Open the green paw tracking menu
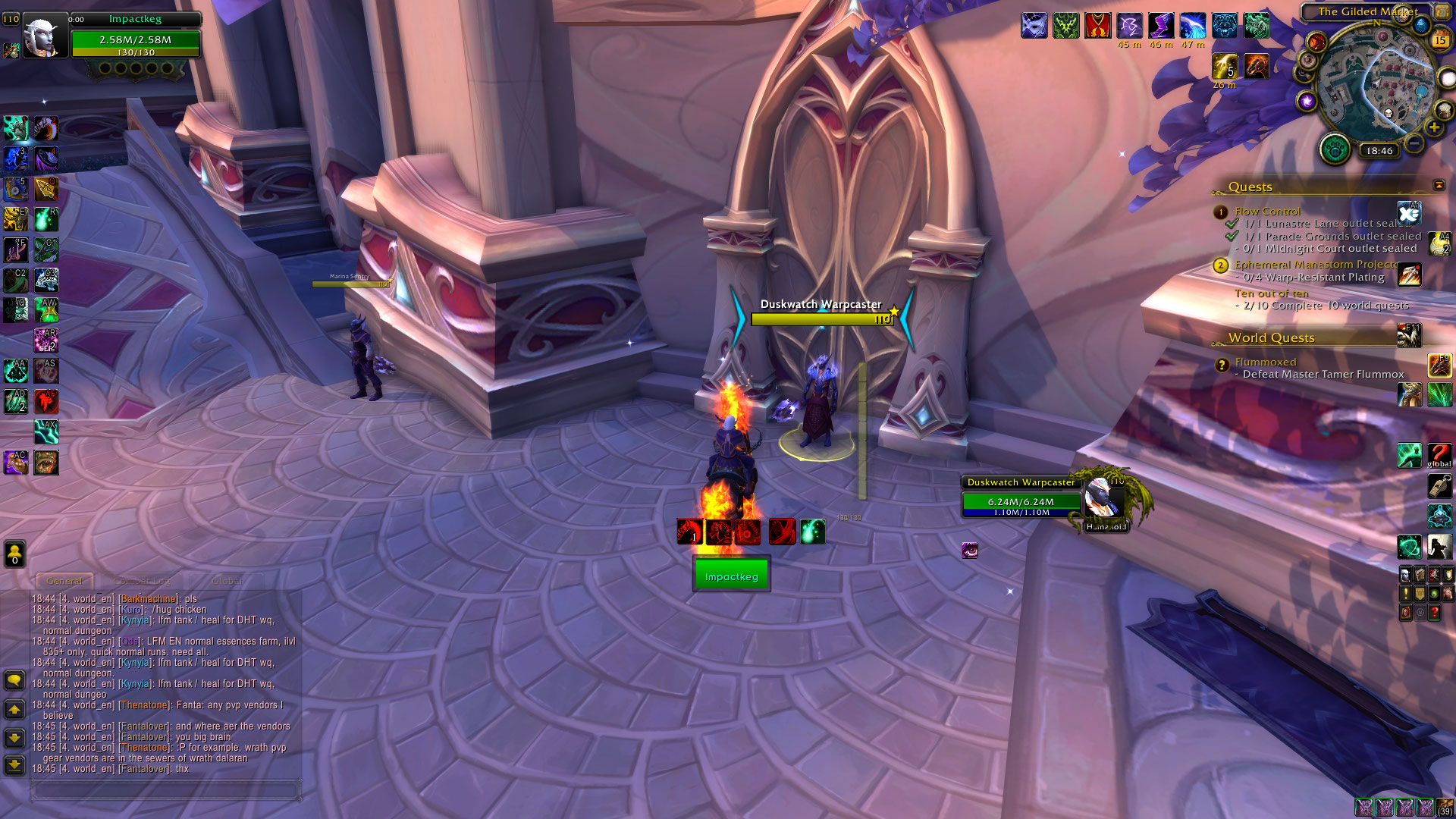Screen dimensions: 1456x819 [1335, 149]
